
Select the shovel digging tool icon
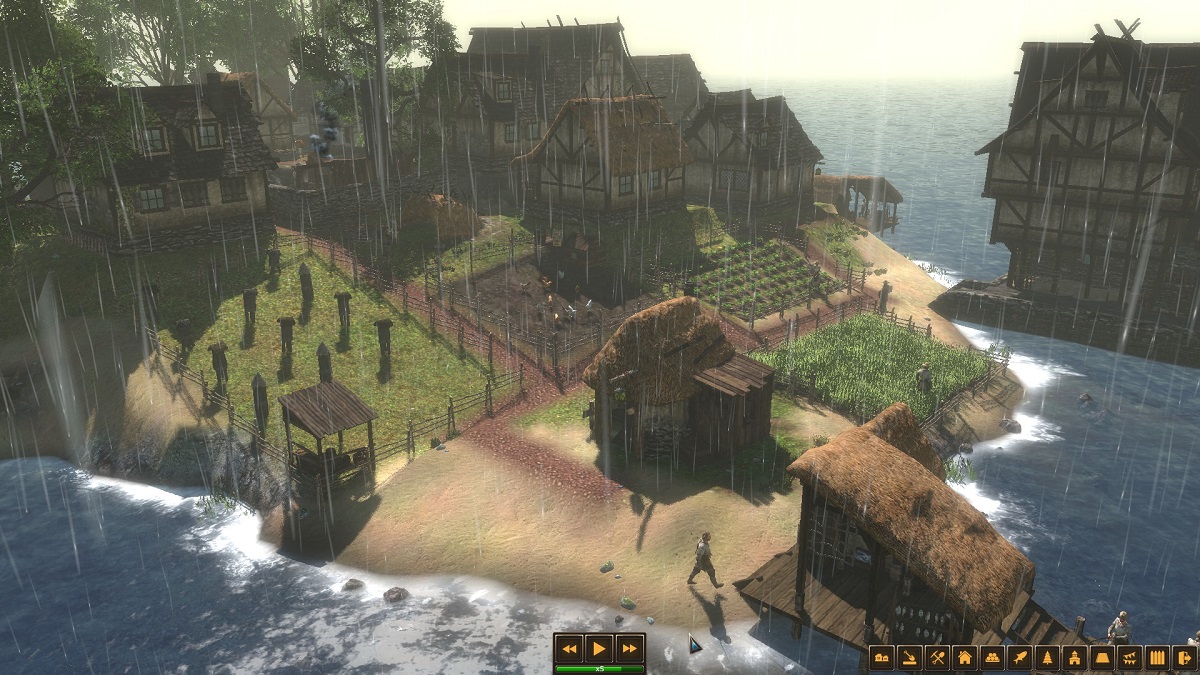[x=909, y=658]
